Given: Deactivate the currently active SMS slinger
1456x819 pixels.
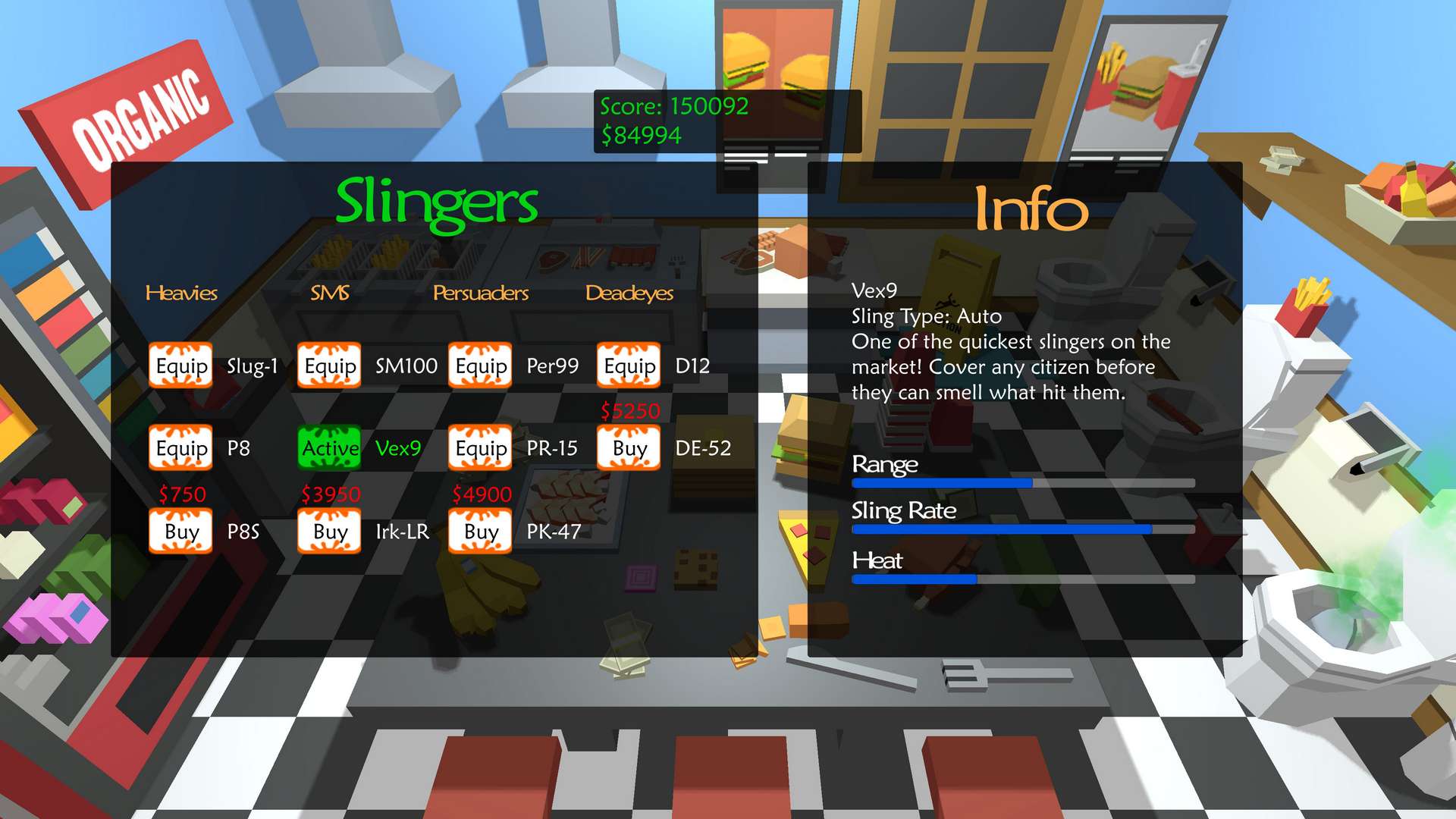Looking at the screenshot, I should click(x=329, y=449).
